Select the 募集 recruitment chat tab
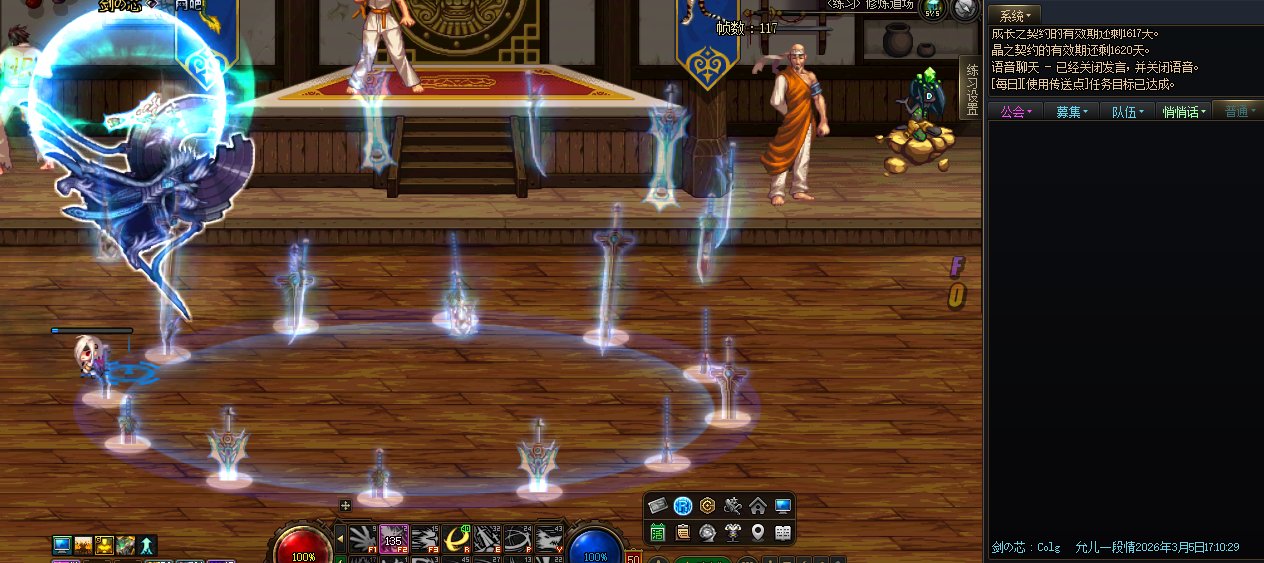1264x563 pixels. coord(1072,111)
